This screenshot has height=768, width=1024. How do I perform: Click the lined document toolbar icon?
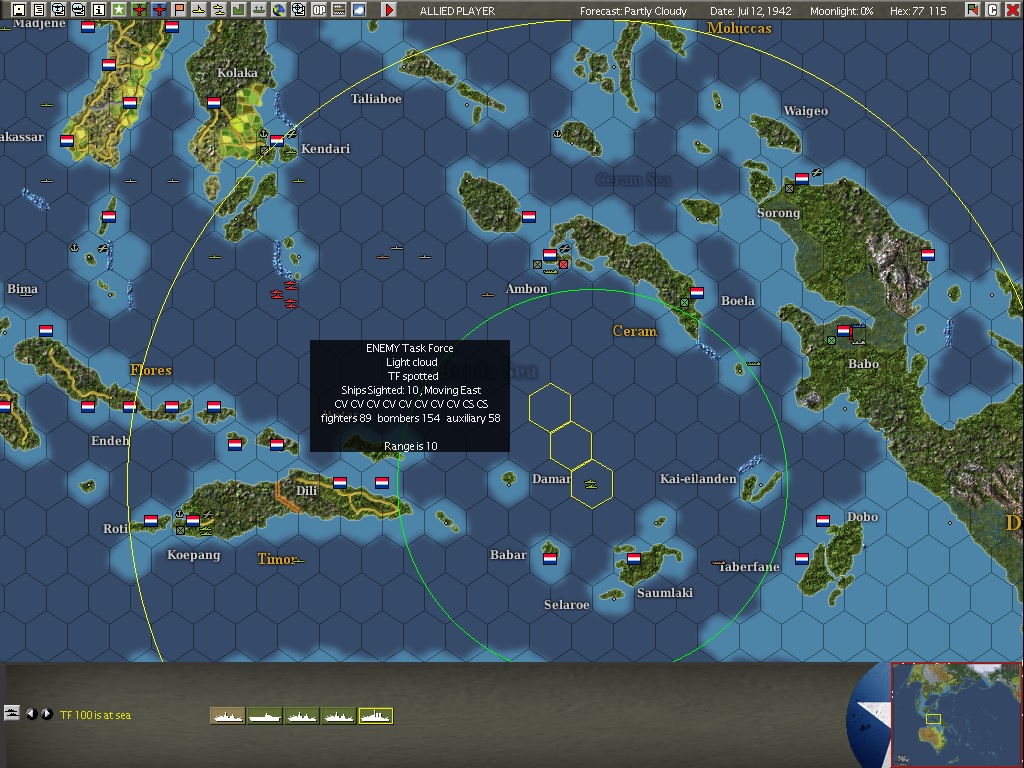[39, 10]
